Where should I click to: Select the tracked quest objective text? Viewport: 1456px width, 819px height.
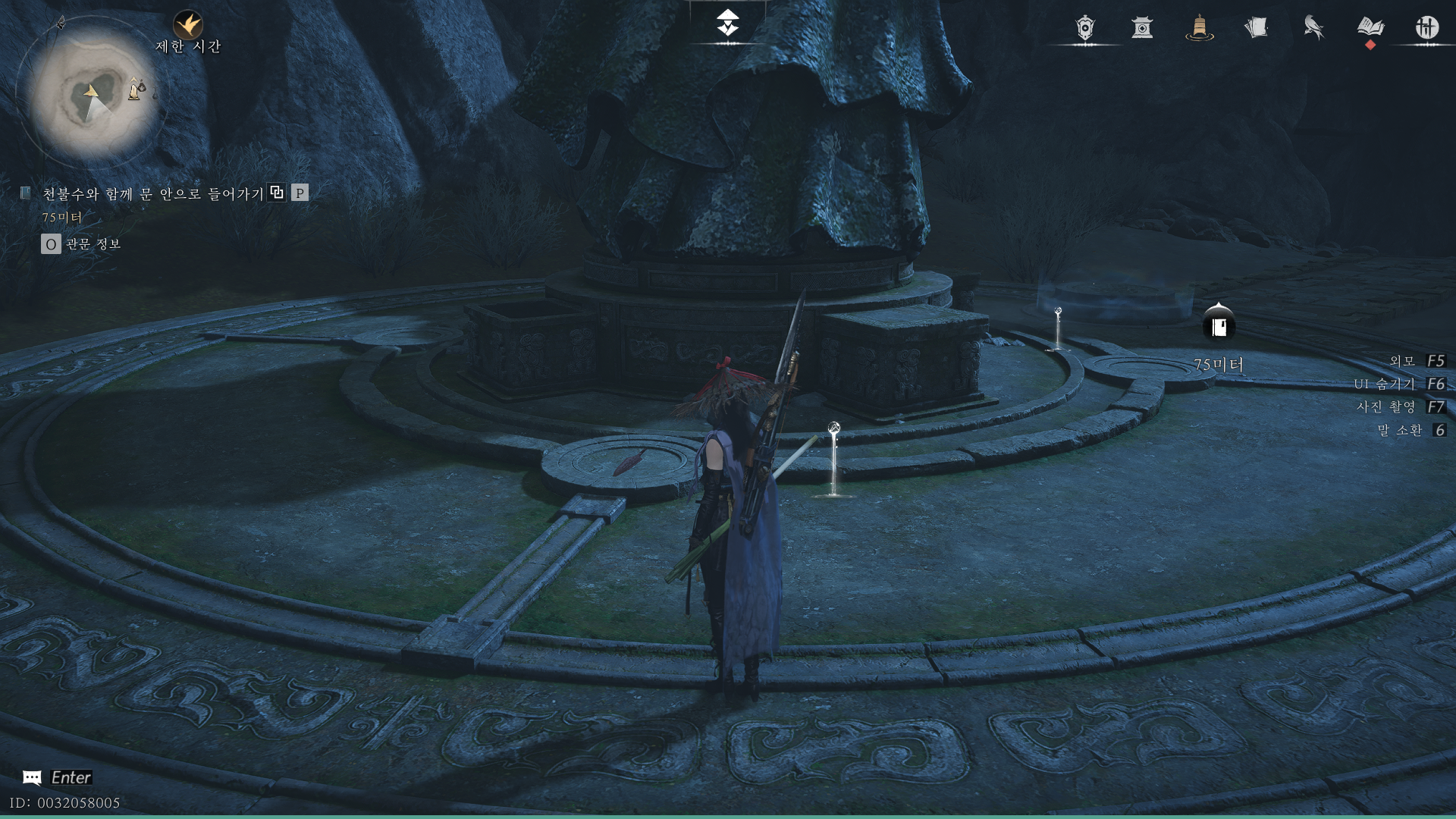point(152,194)
